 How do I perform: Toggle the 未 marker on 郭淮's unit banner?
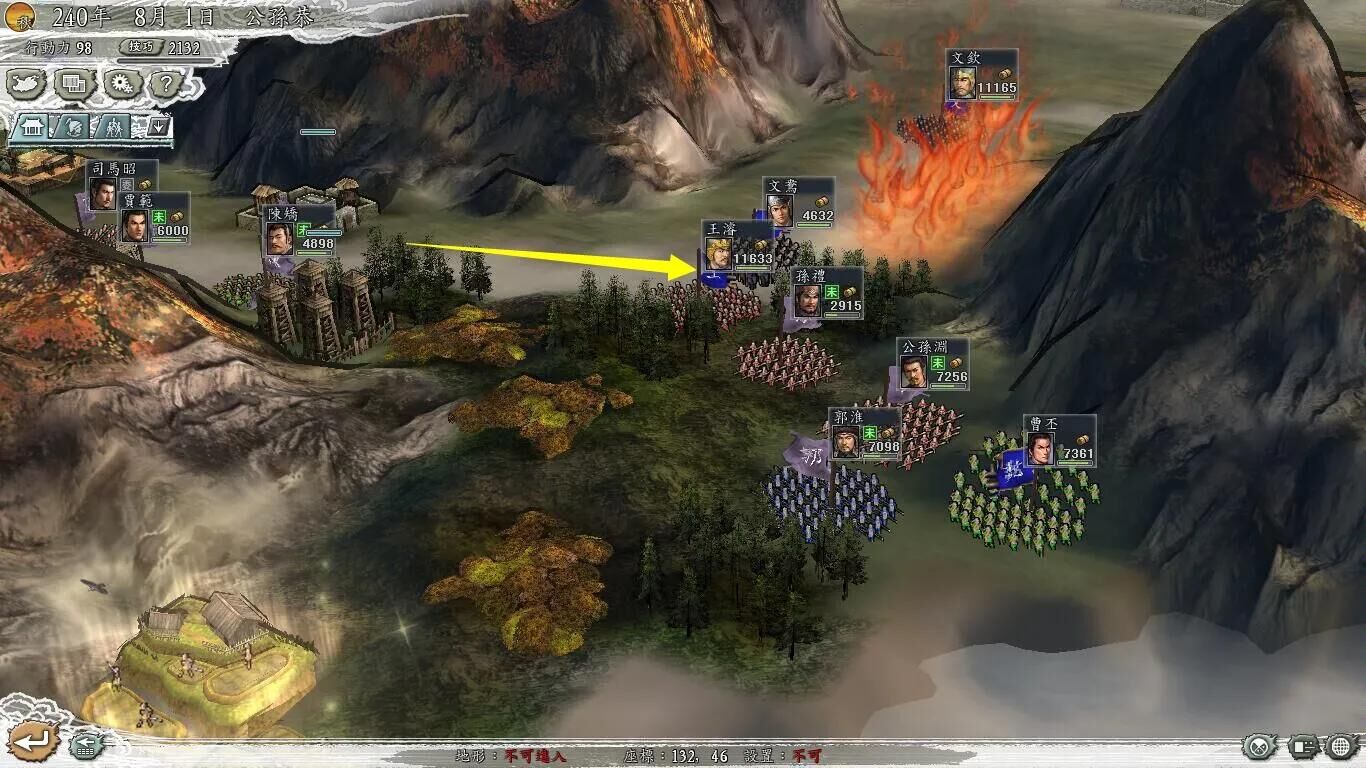[x=868, y=432]
